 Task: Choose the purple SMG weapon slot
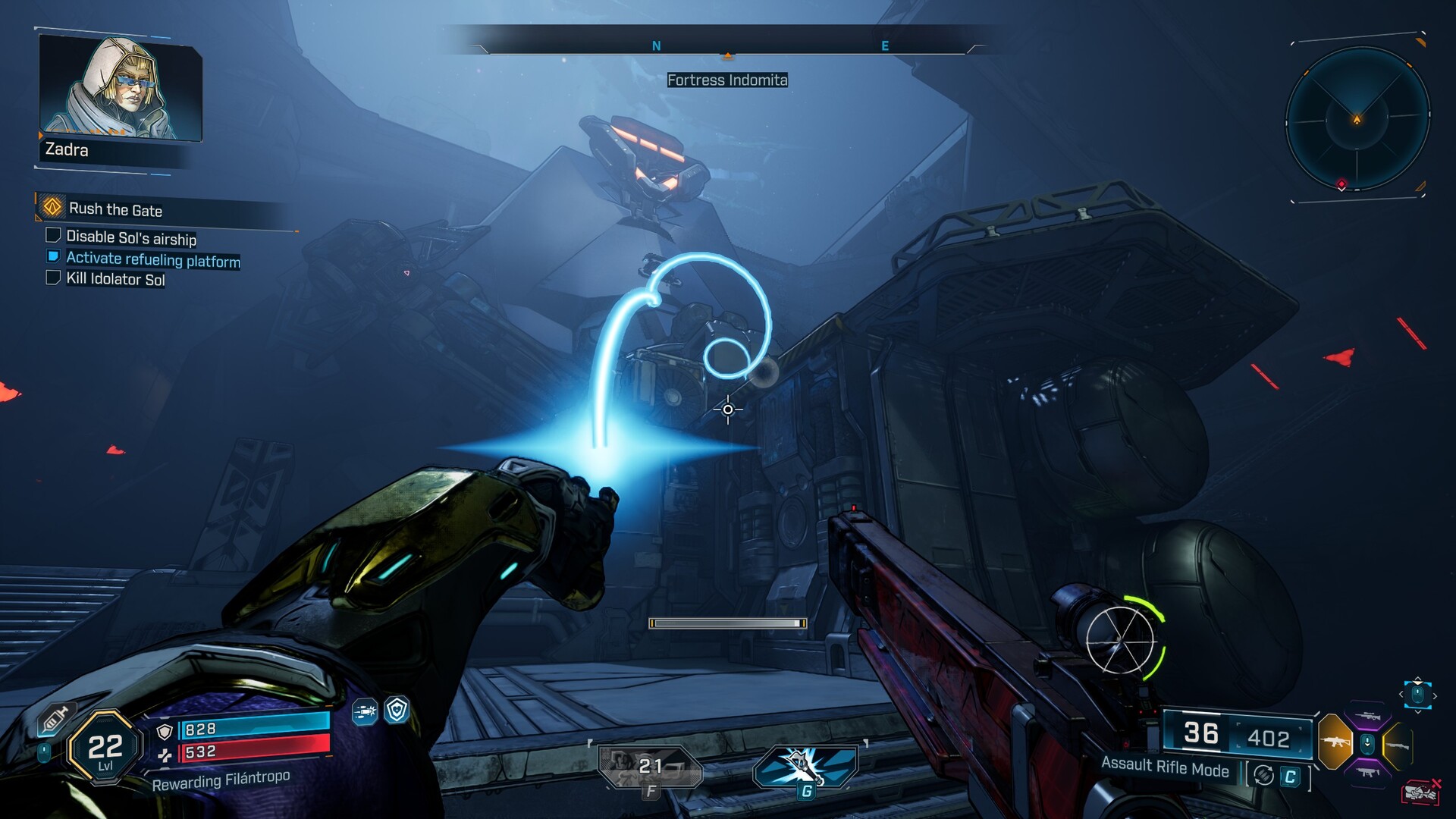coord(1367,772)
